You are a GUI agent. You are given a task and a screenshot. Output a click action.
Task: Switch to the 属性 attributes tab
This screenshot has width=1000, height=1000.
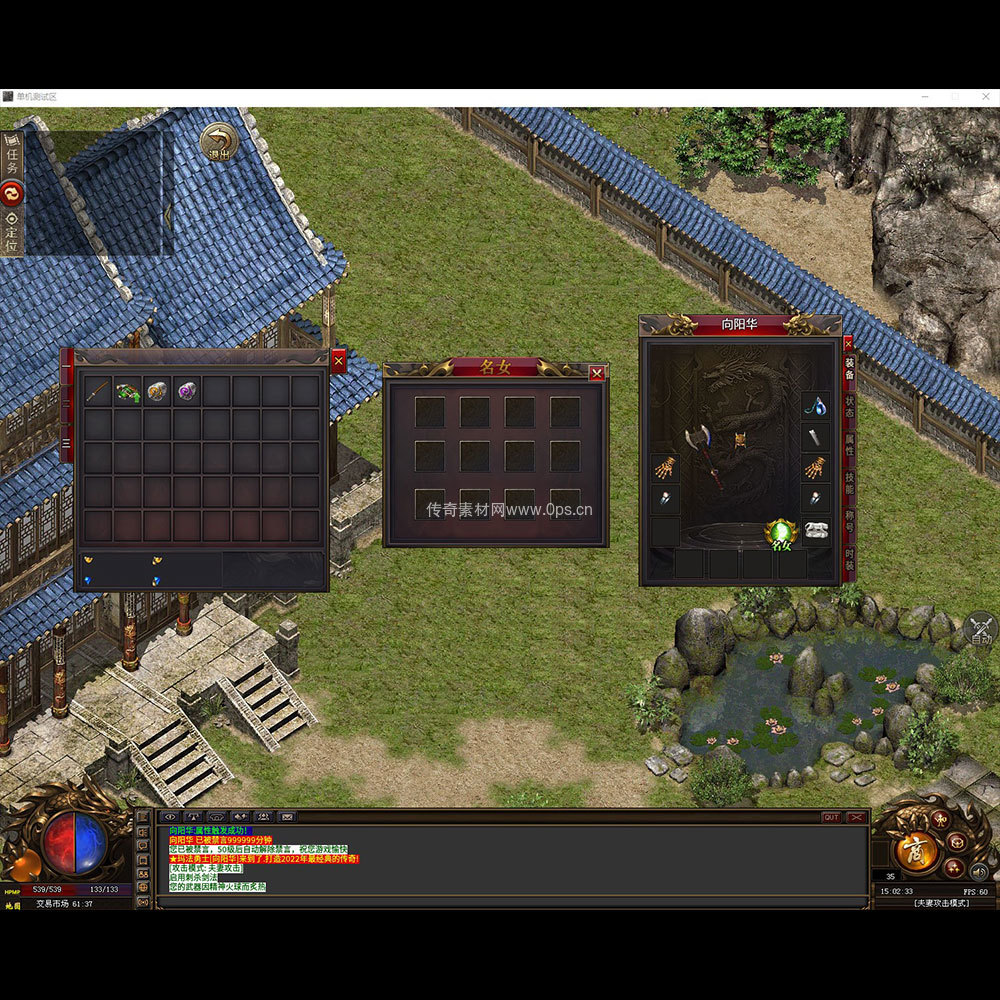coord(849,444)
